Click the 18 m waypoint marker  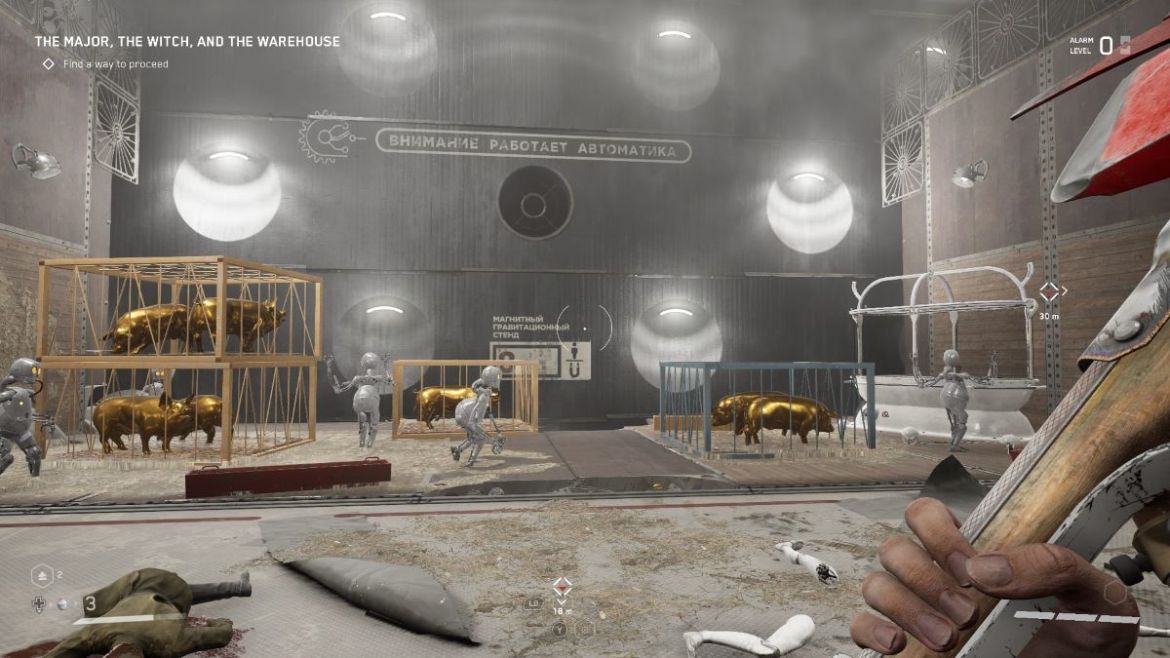click(x=563, y=586)
